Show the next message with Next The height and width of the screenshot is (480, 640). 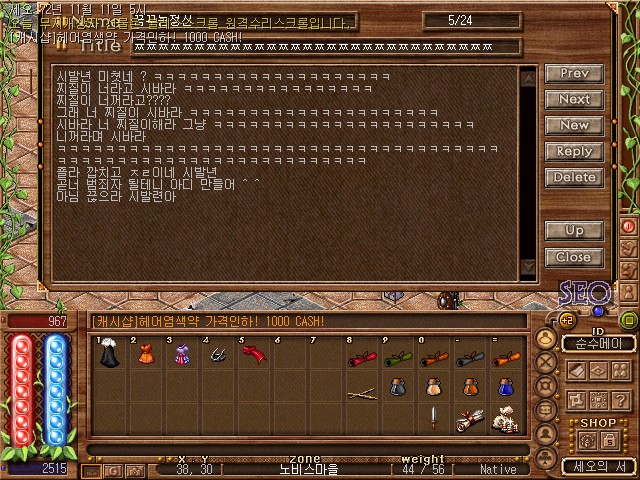click(x=574, y=99)
